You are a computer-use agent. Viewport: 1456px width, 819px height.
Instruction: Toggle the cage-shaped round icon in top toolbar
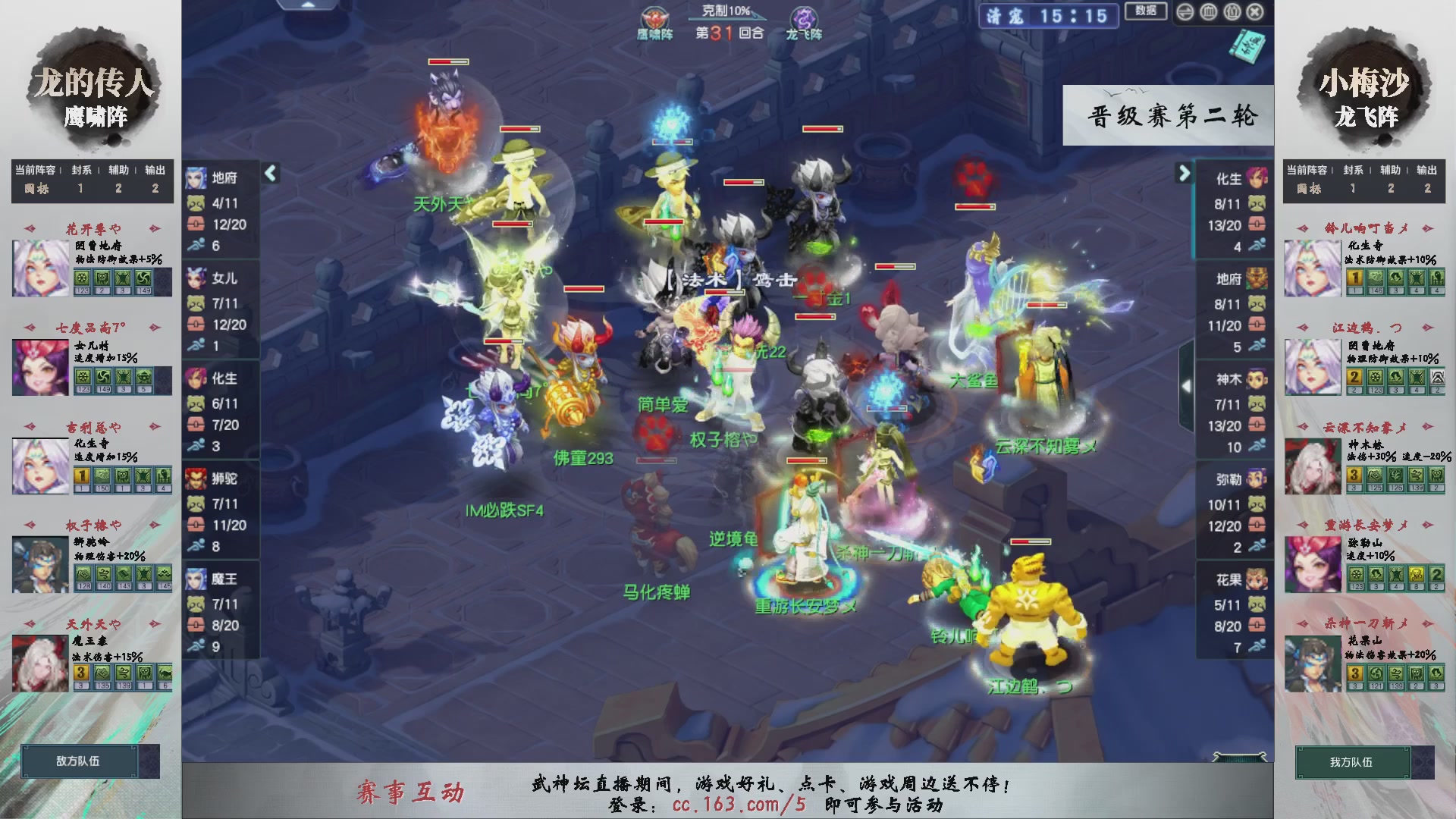point(1207,11)
